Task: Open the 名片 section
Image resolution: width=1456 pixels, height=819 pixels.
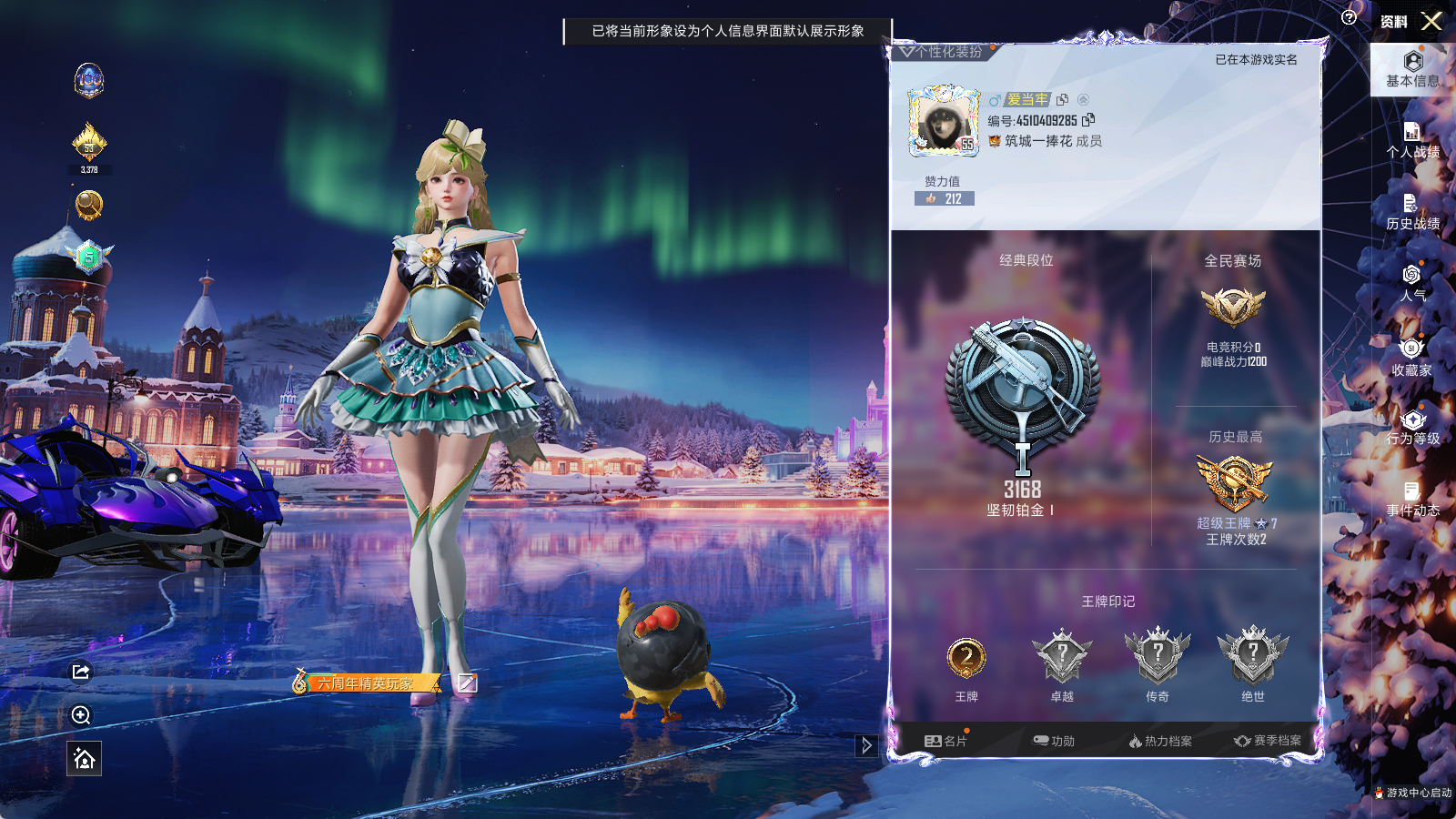Action: [945, 741]
